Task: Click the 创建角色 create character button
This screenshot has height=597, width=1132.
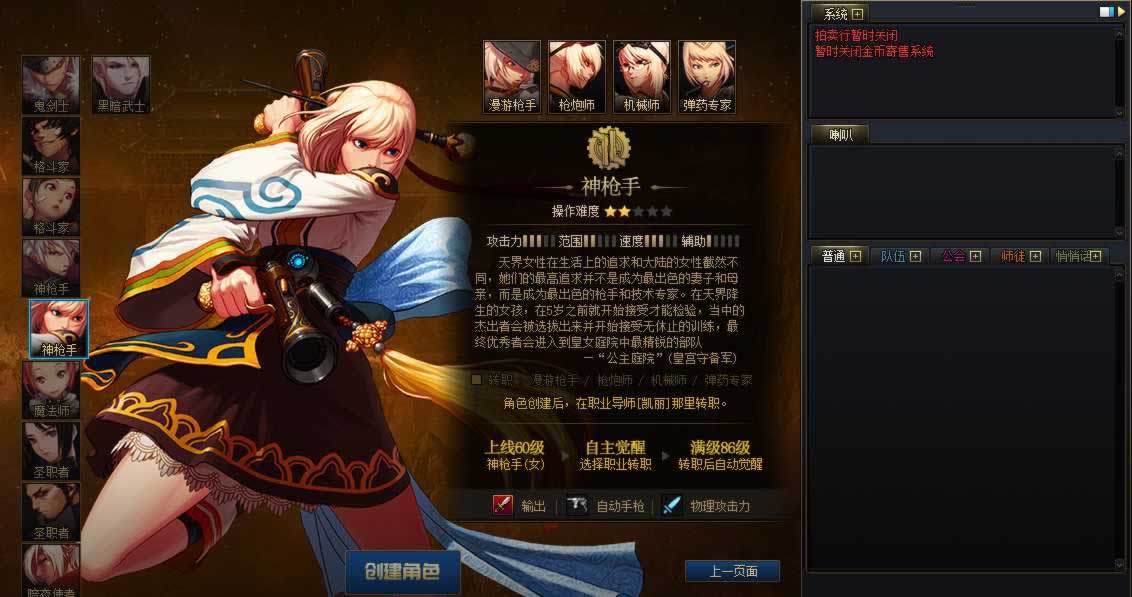Action: 403,572
